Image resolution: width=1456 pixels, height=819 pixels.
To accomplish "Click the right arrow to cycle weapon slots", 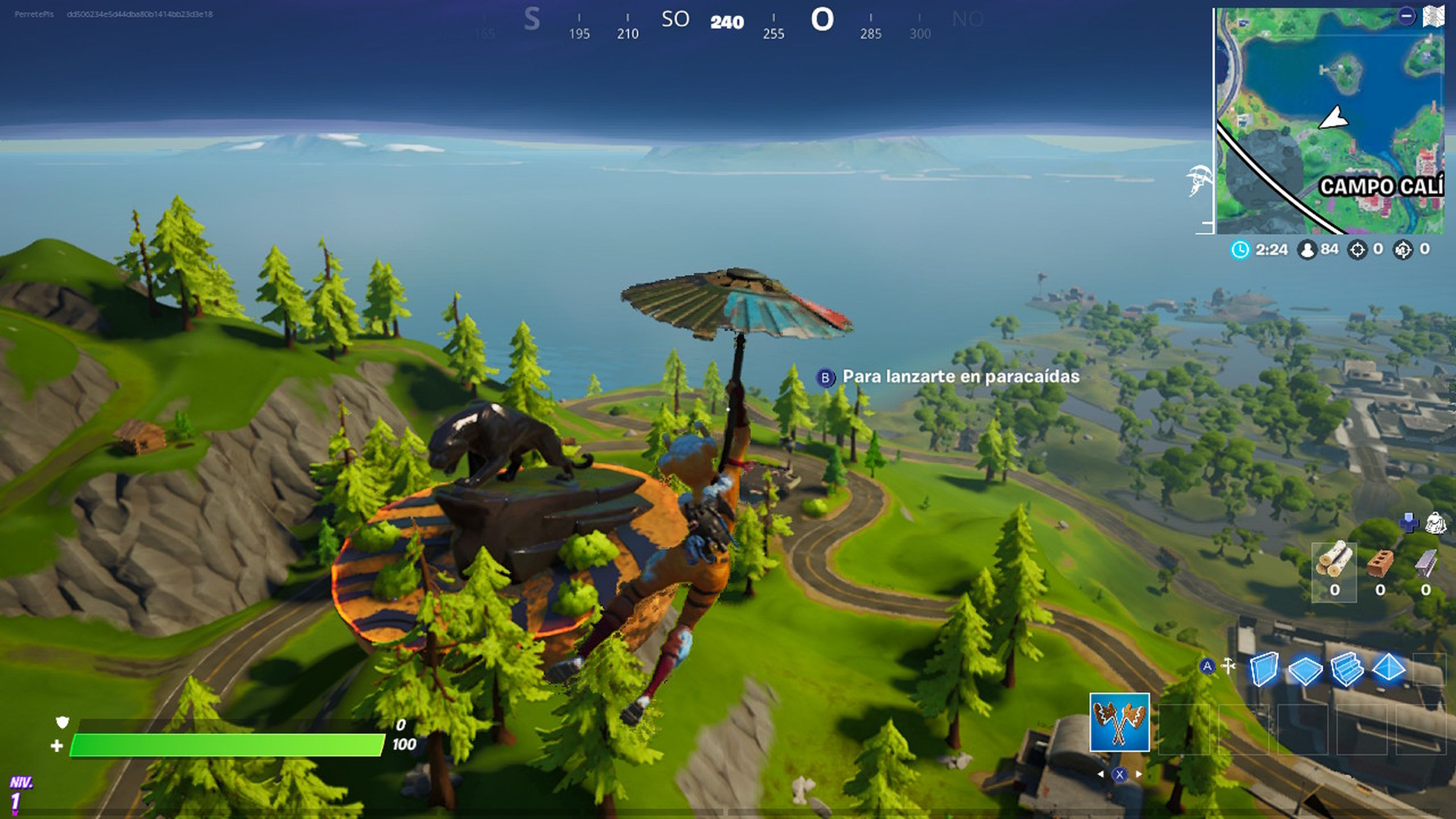I will 1139,774.
